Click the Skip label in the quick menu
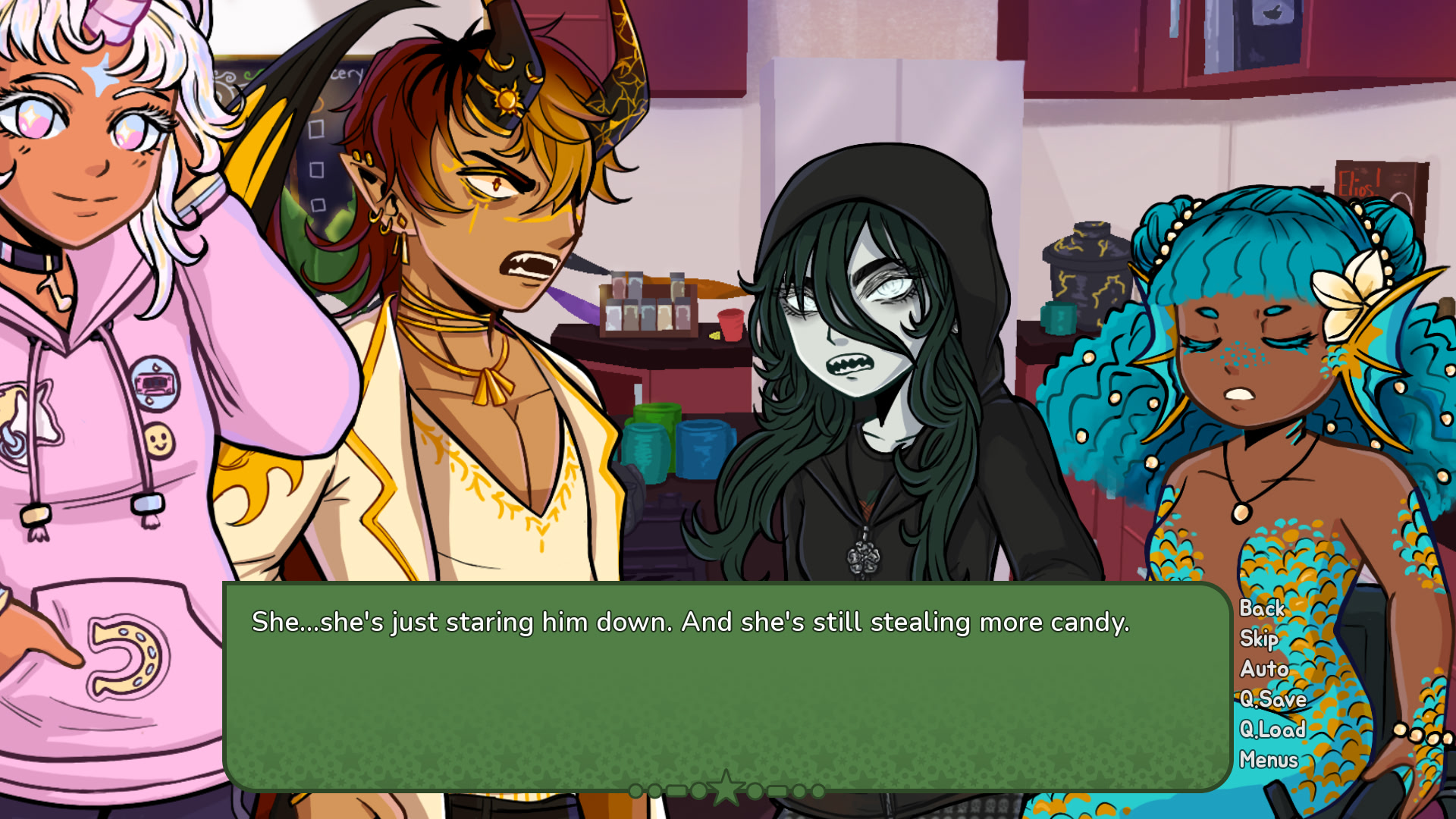 point(1259,640)
